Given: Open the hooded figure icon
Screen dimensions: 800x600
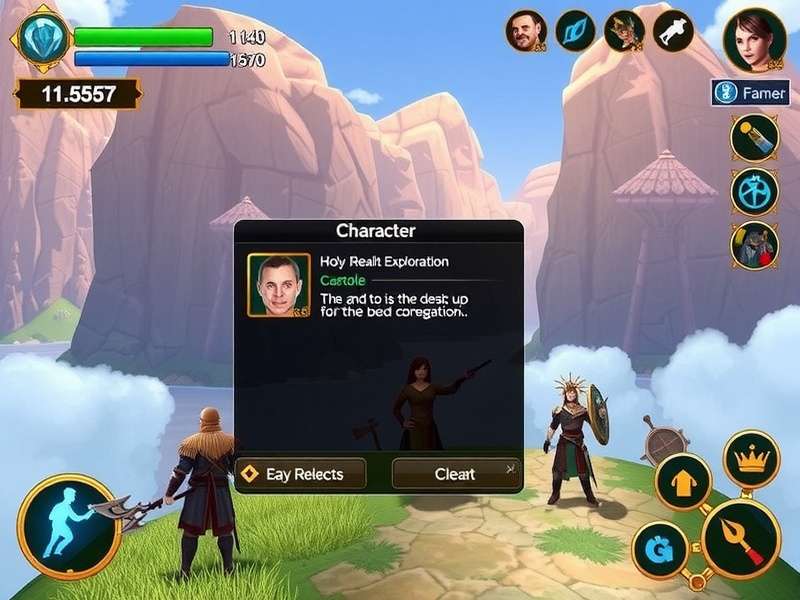Looking at the screenshot, I should [x=754, y=245].
